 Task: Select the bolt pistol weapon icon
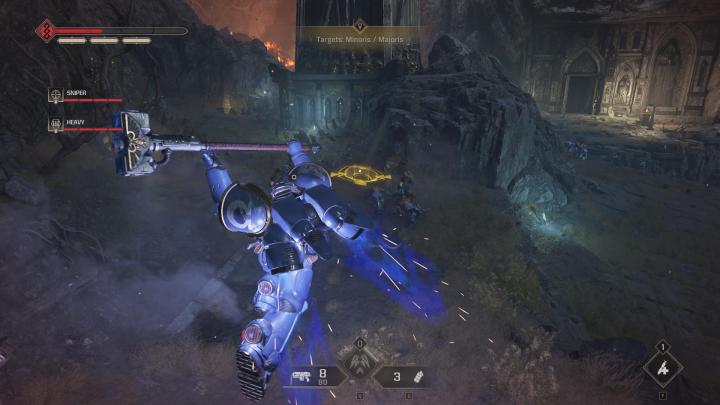300,377
